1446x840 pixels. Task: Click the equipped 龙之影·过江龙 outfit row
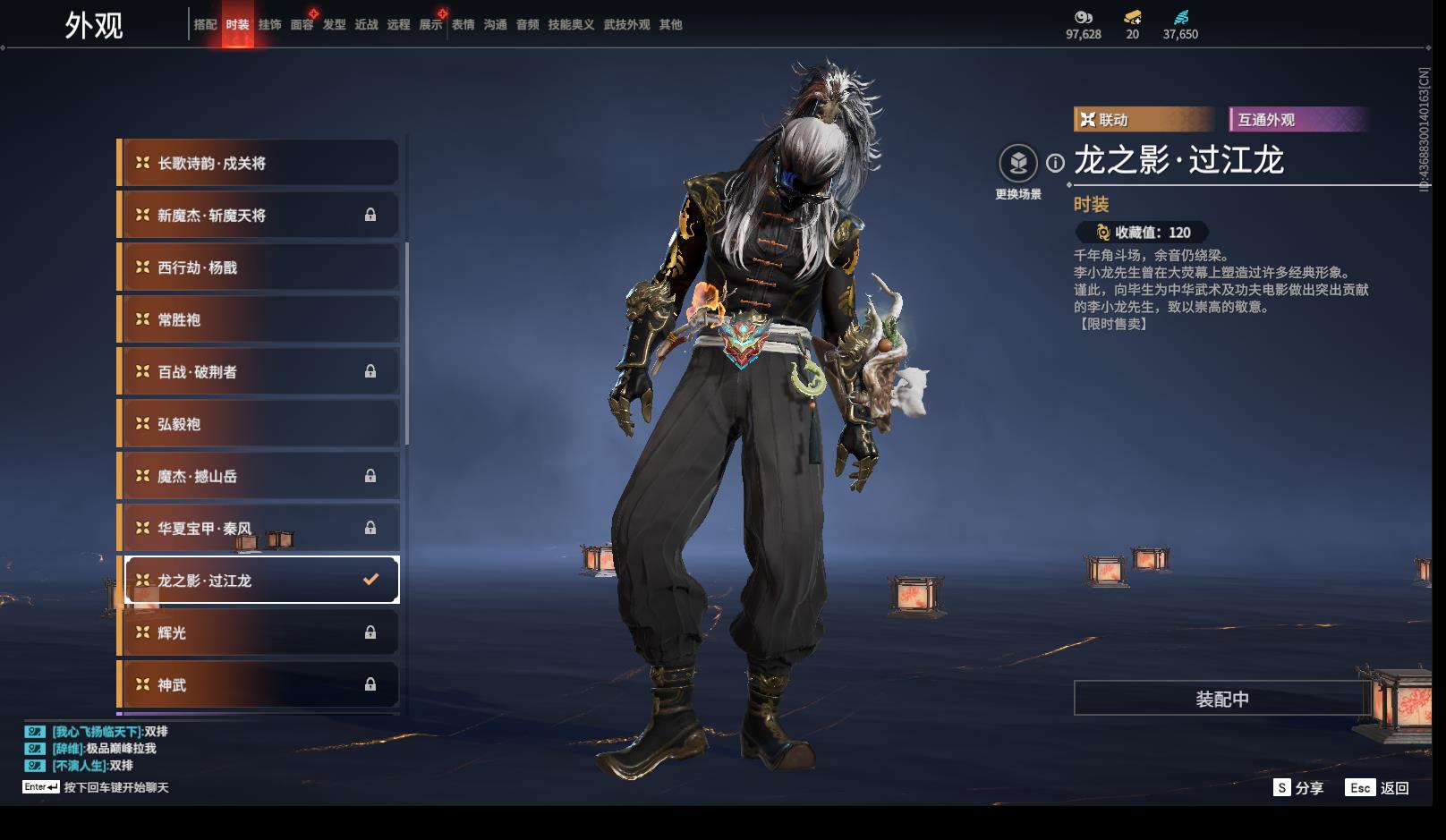coord(259,581)
